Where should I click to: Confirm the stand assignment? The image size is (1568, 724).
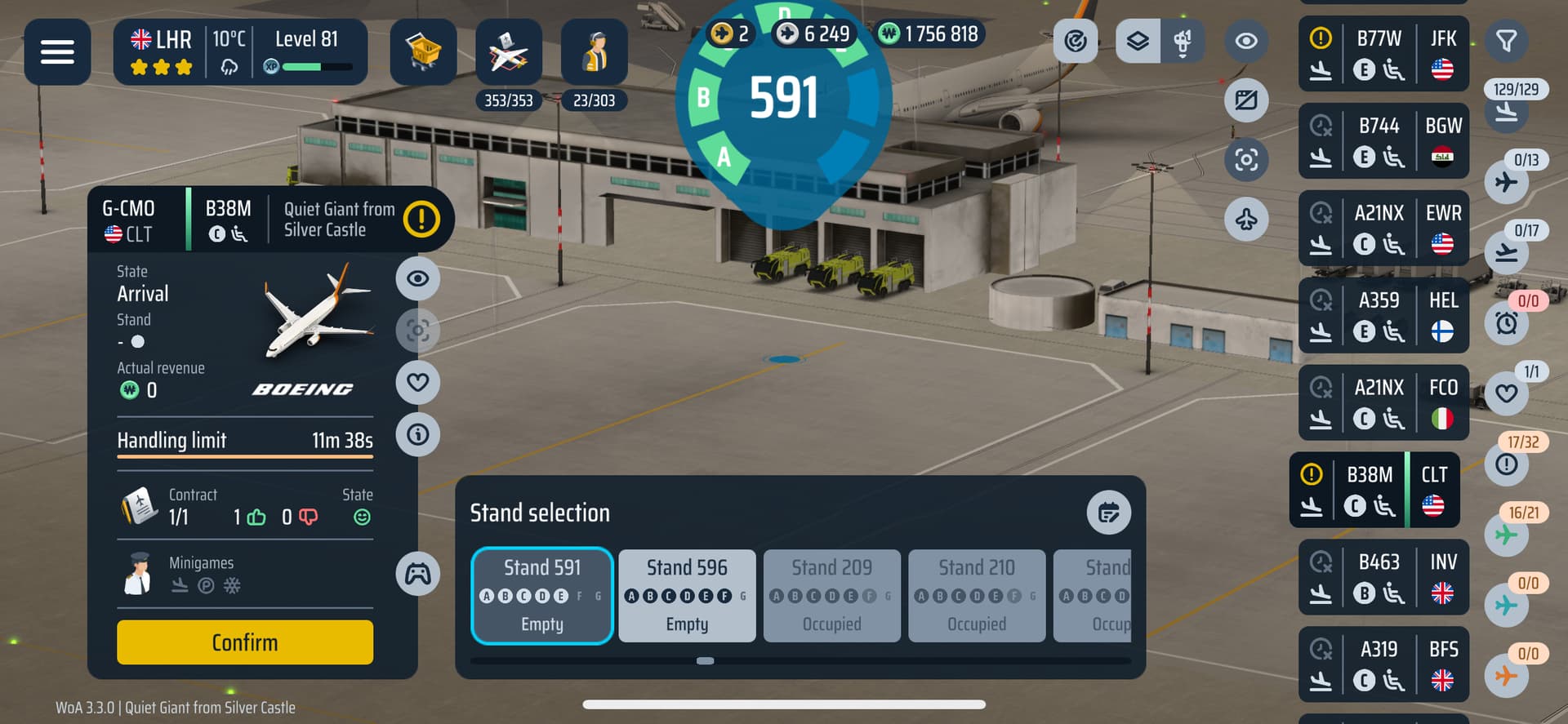point(244,642)
